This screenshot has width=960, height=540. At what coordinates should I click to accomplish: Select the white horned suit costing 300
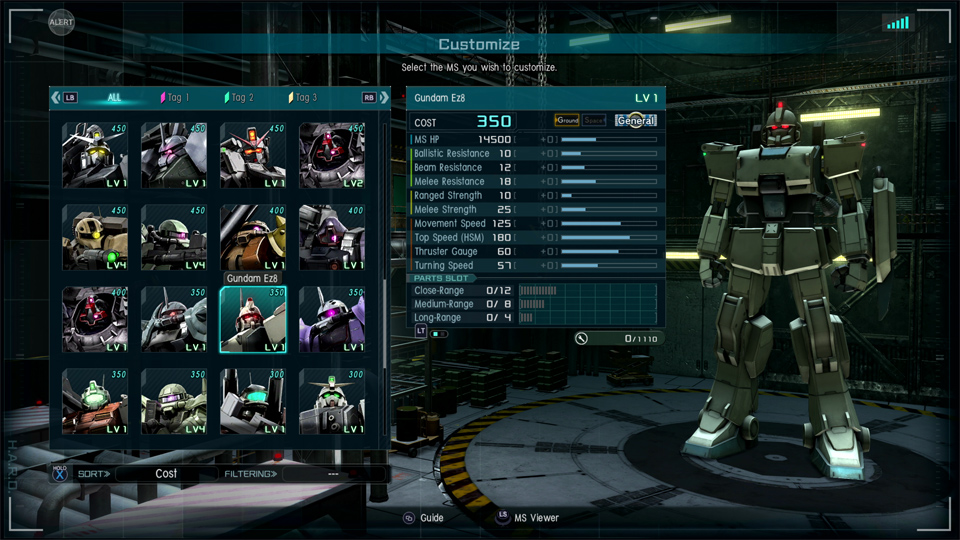(x=332, y=402)
